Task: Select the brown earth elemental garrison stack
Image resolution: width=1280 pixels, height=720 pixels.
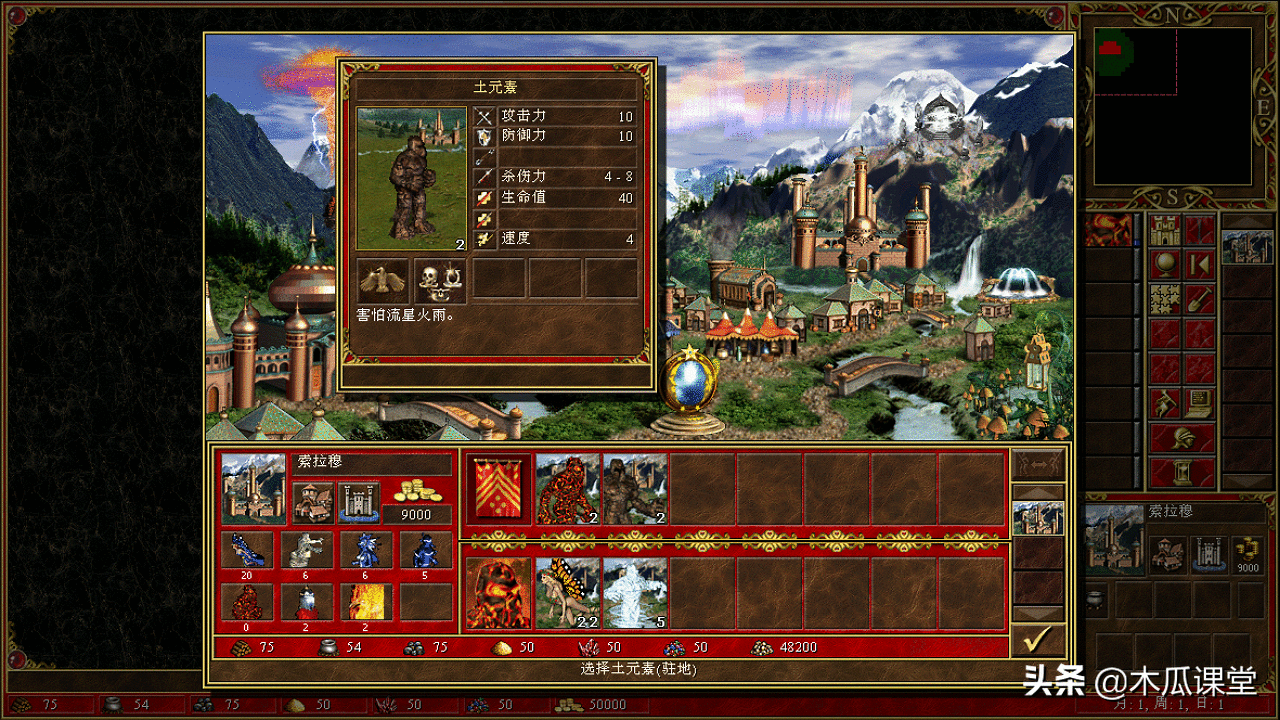Action: (x=635, y=489)
